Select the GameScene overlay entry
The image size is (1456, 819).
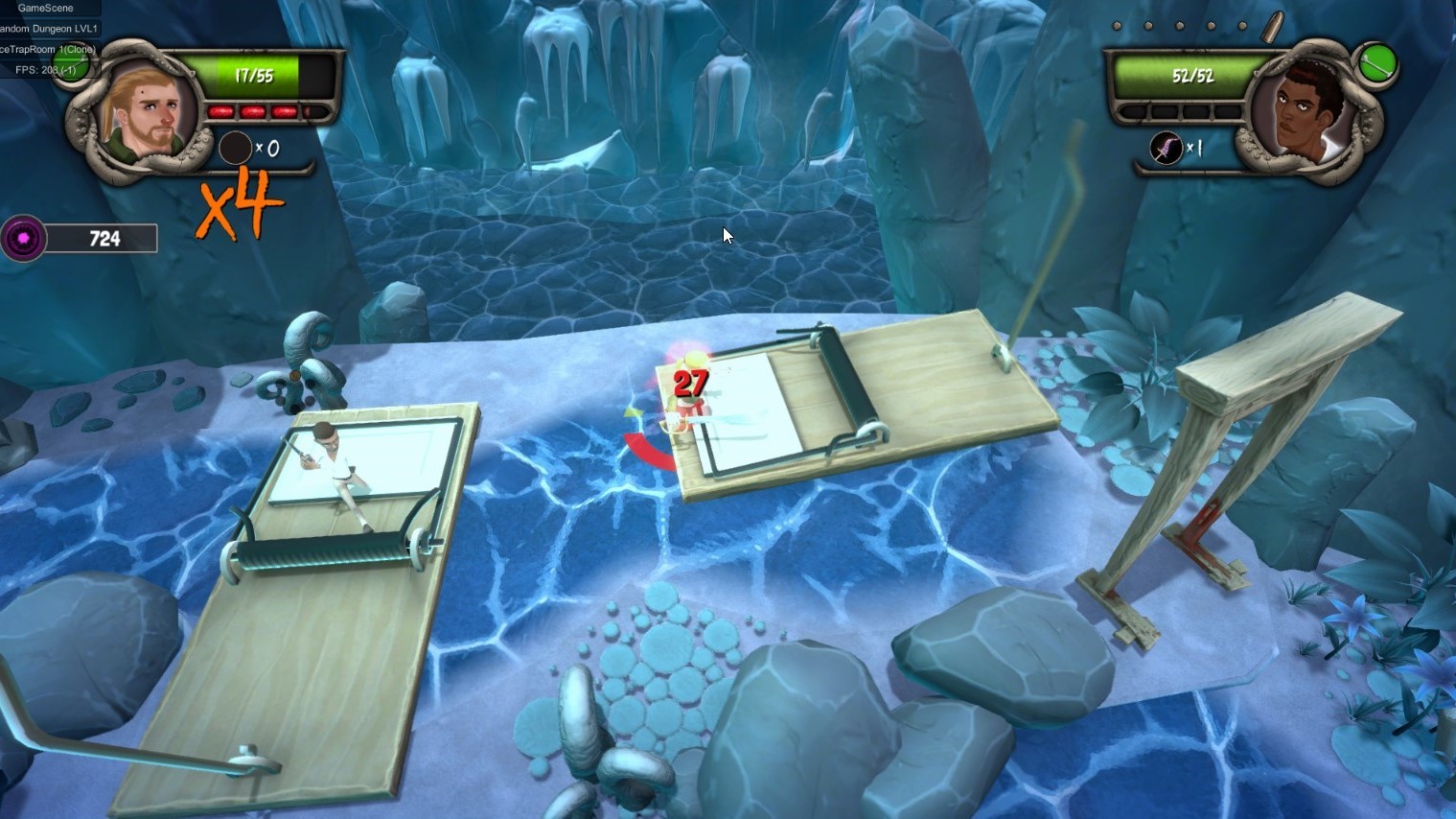click(x=44, y=9)
